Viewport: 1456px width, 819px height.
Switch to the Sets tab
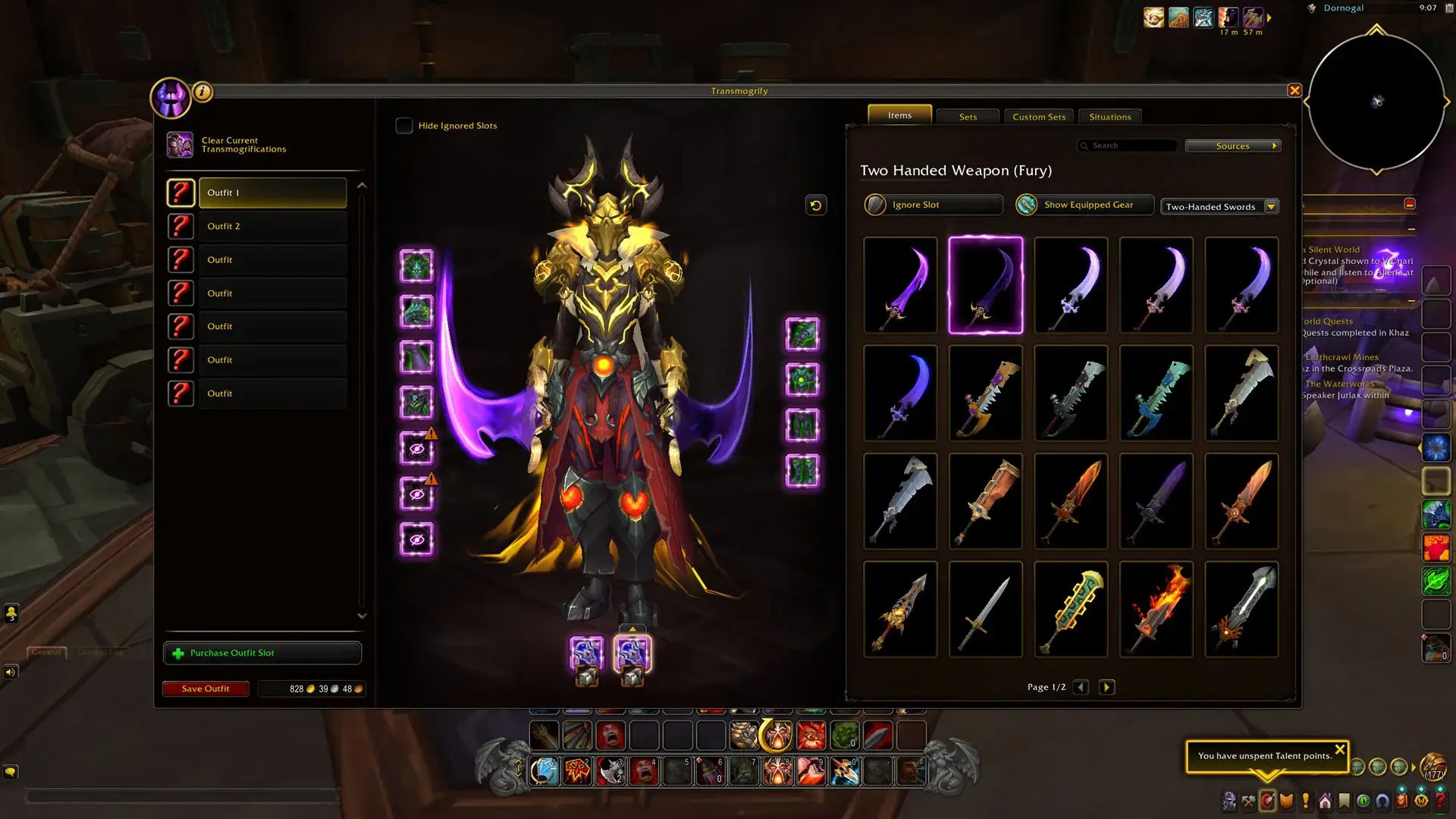tap(968, 117)
